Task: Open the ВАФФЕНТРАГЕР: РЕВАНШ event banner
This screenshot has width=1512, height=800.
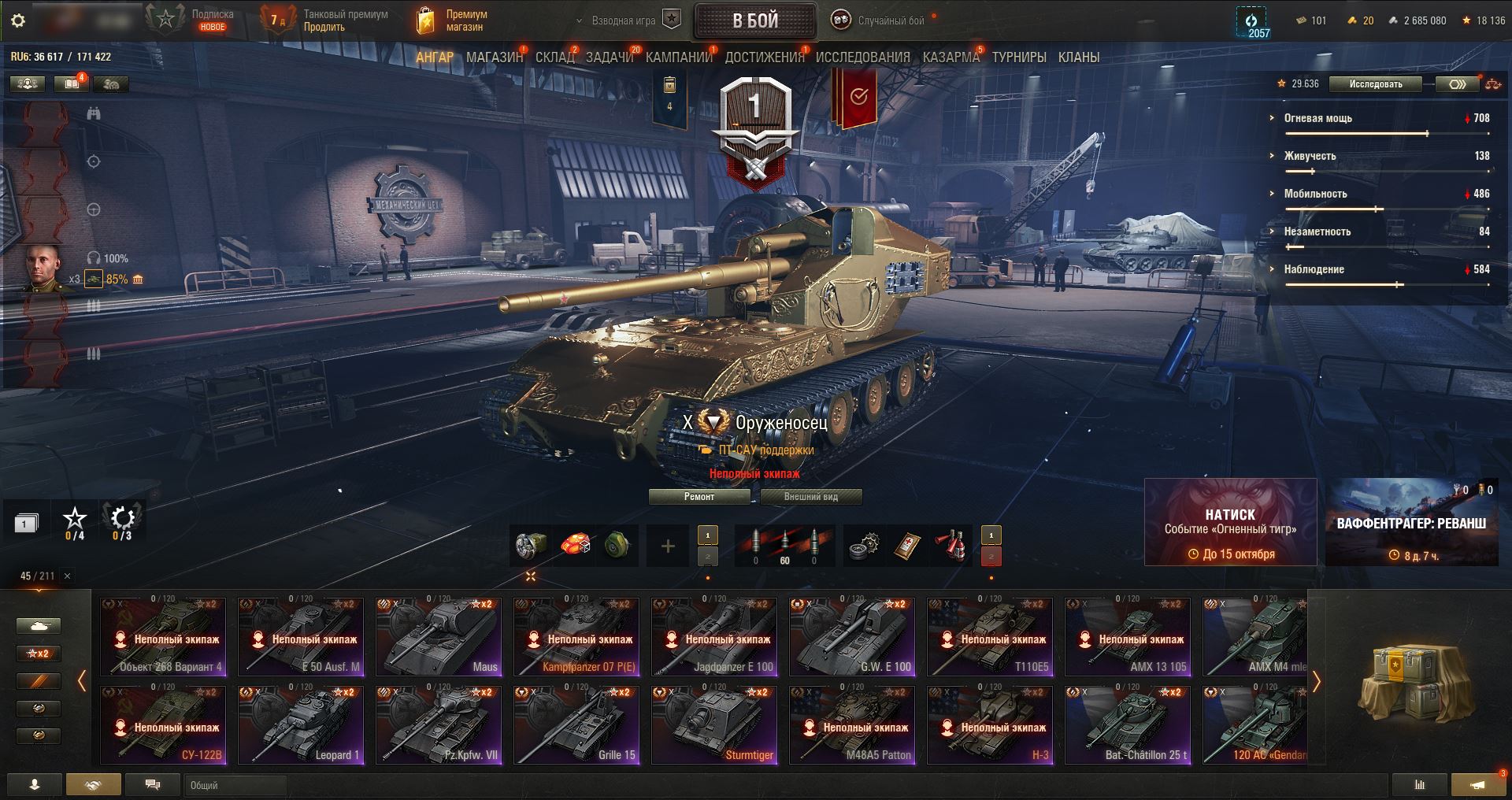Action: click(x=1411, y=522)
